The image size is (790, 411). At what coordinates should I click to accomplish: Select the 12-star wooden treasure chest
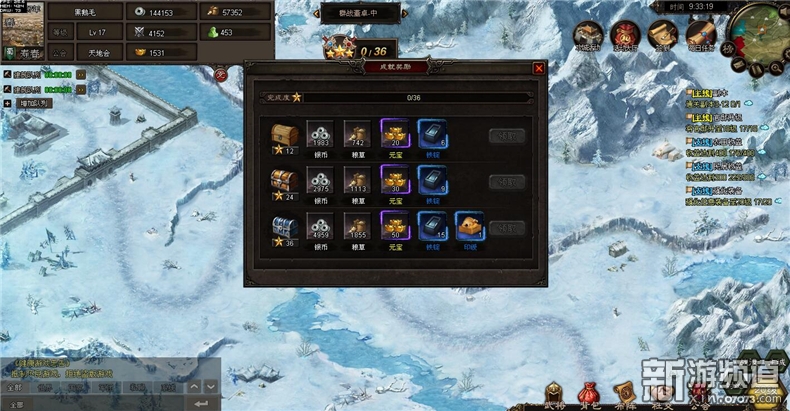pos(283,134)
